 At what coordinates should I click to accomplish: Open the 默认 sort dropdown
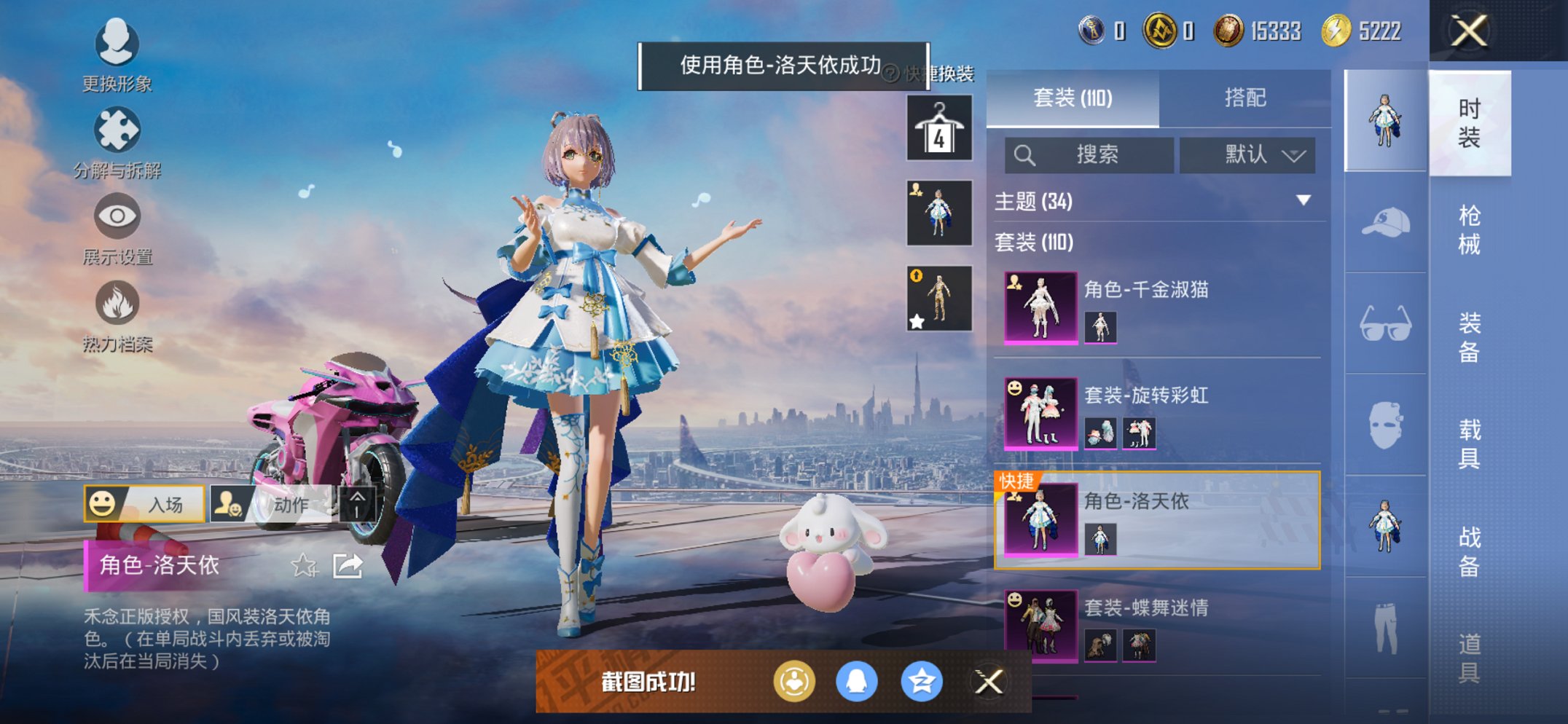point(1247,155)
